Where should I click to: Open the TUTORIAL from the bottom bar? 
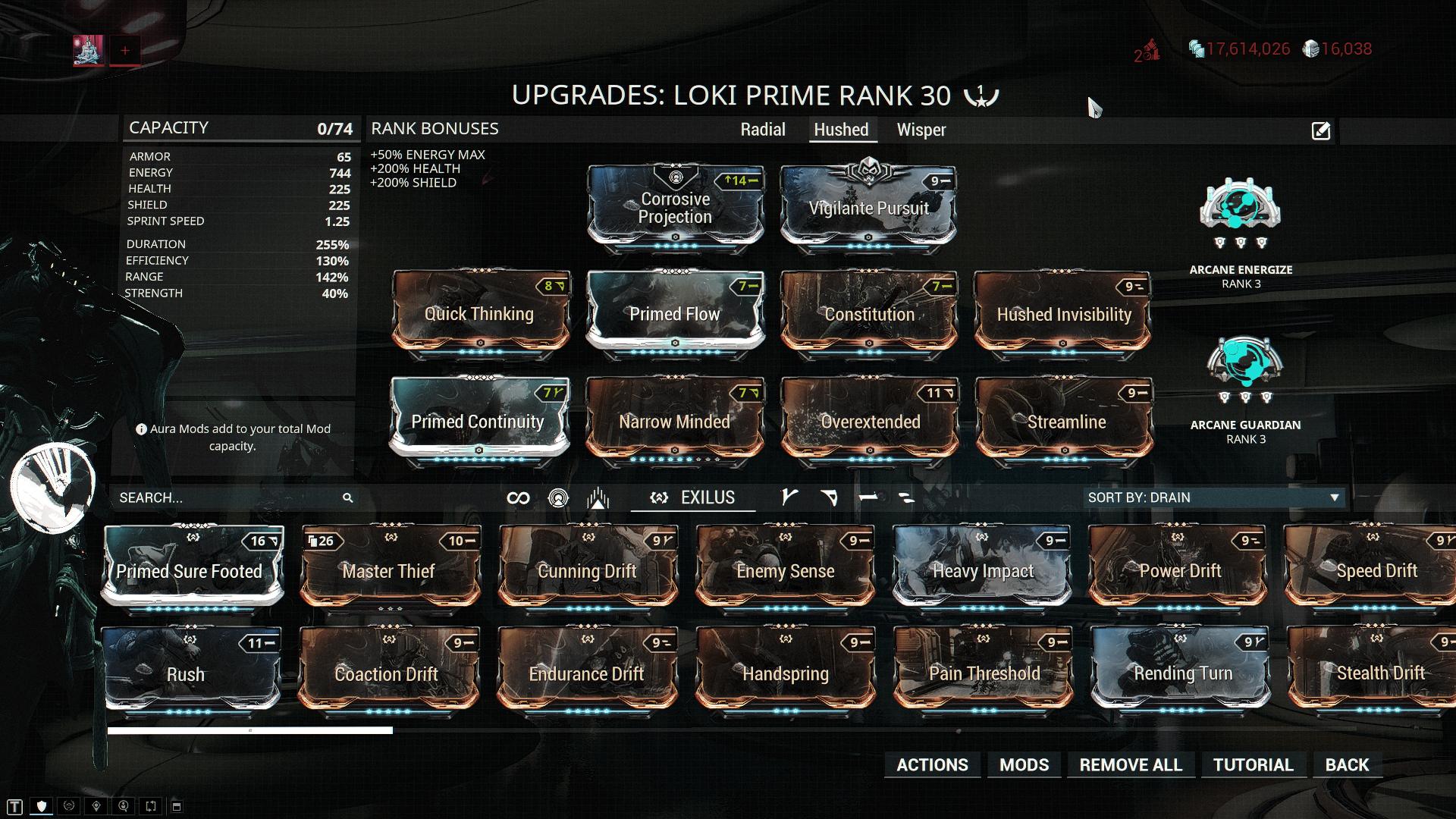coord(1253,764)
